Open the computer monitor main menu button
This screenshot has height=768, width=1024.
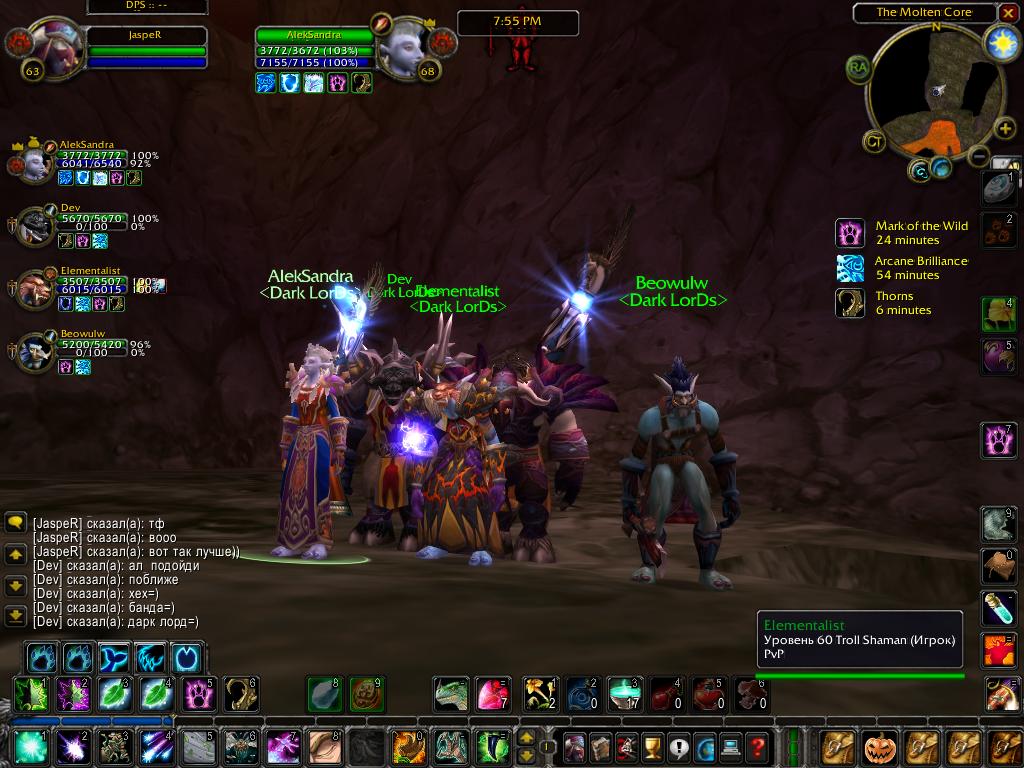(731, 747)
